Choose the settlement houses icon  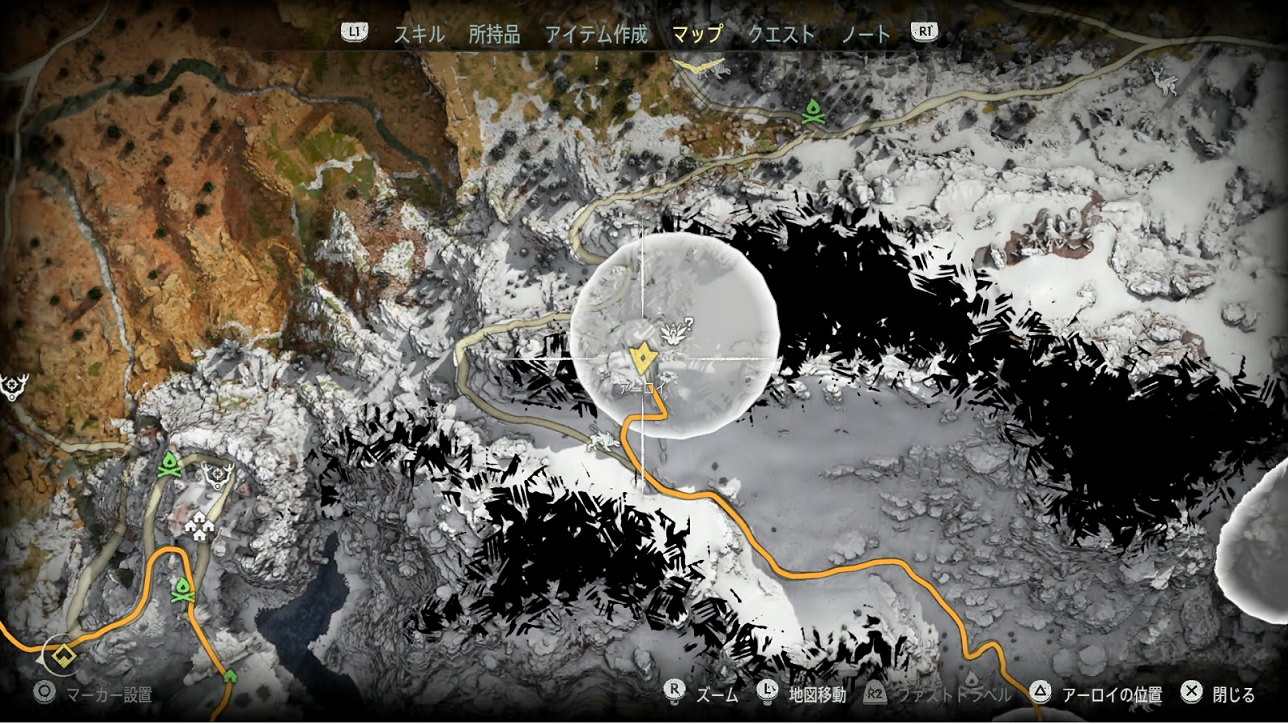click(202, 526)
